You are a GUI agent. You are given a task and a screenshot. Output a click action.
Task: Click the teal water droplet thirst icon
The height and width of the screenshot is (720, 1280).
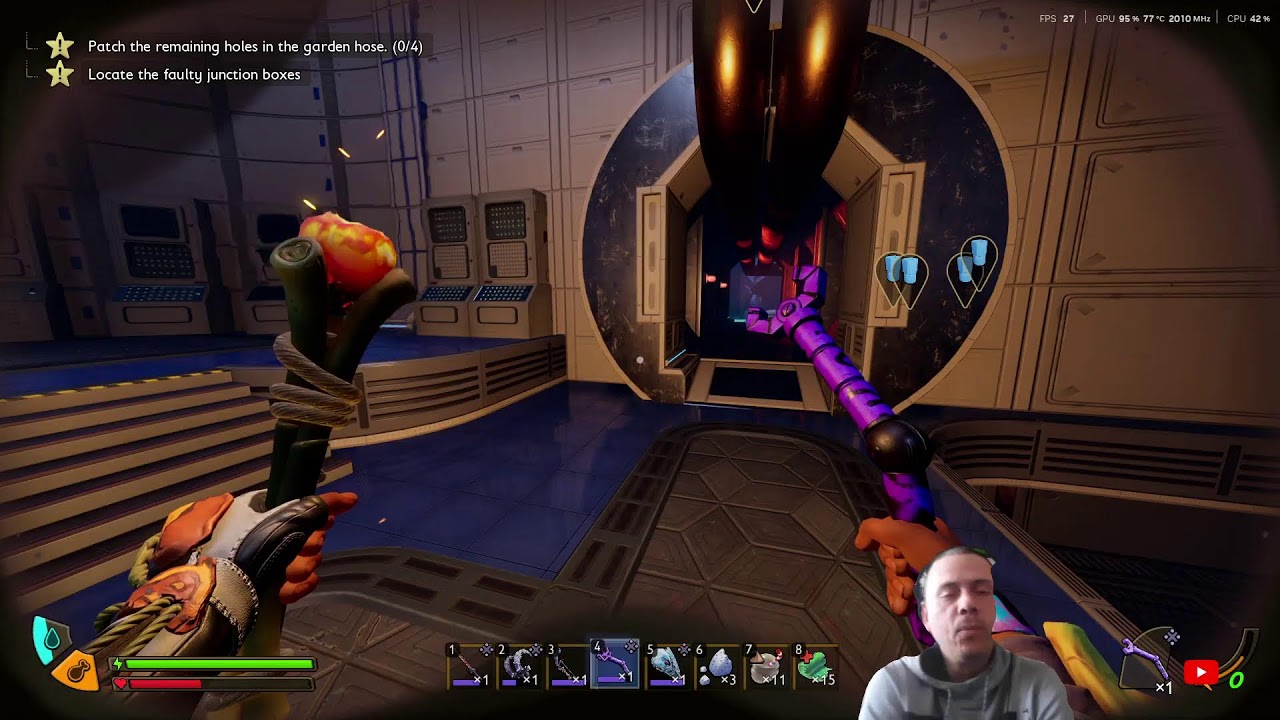(50, 637)
